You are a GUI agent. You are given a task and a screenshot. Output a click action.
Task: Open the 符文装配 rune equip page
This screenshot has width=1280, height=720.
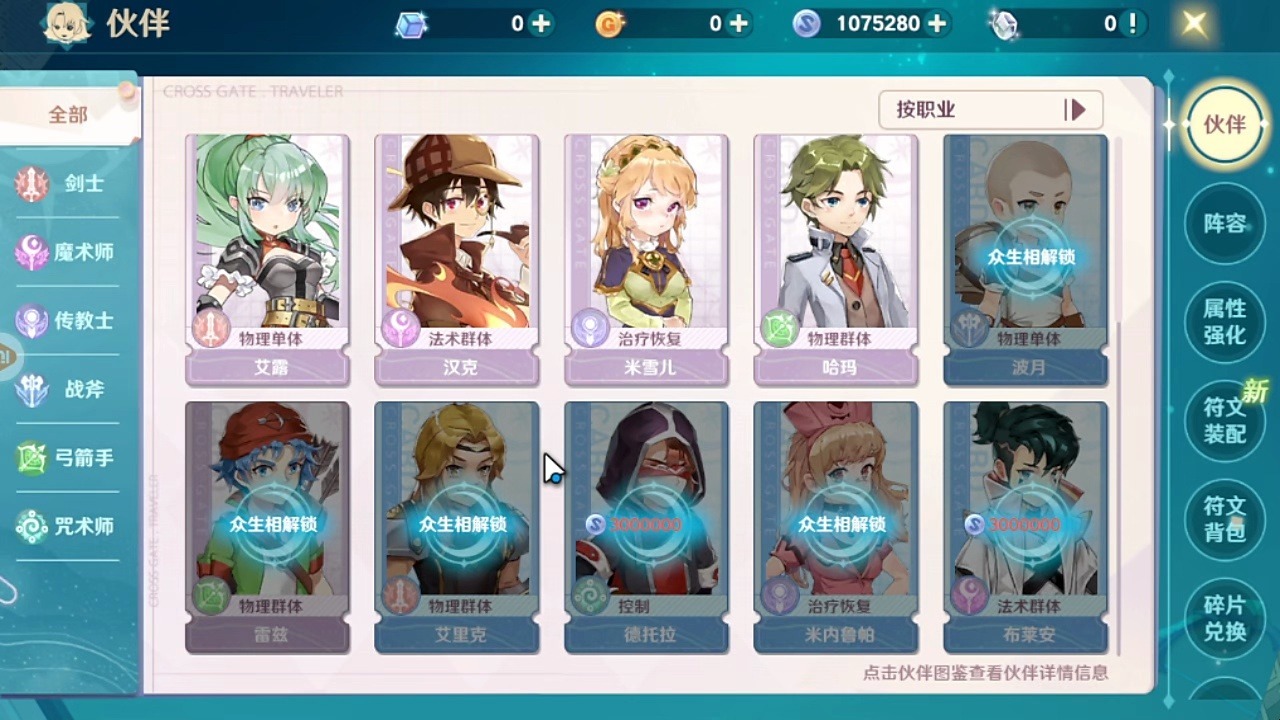(1224, 421)
